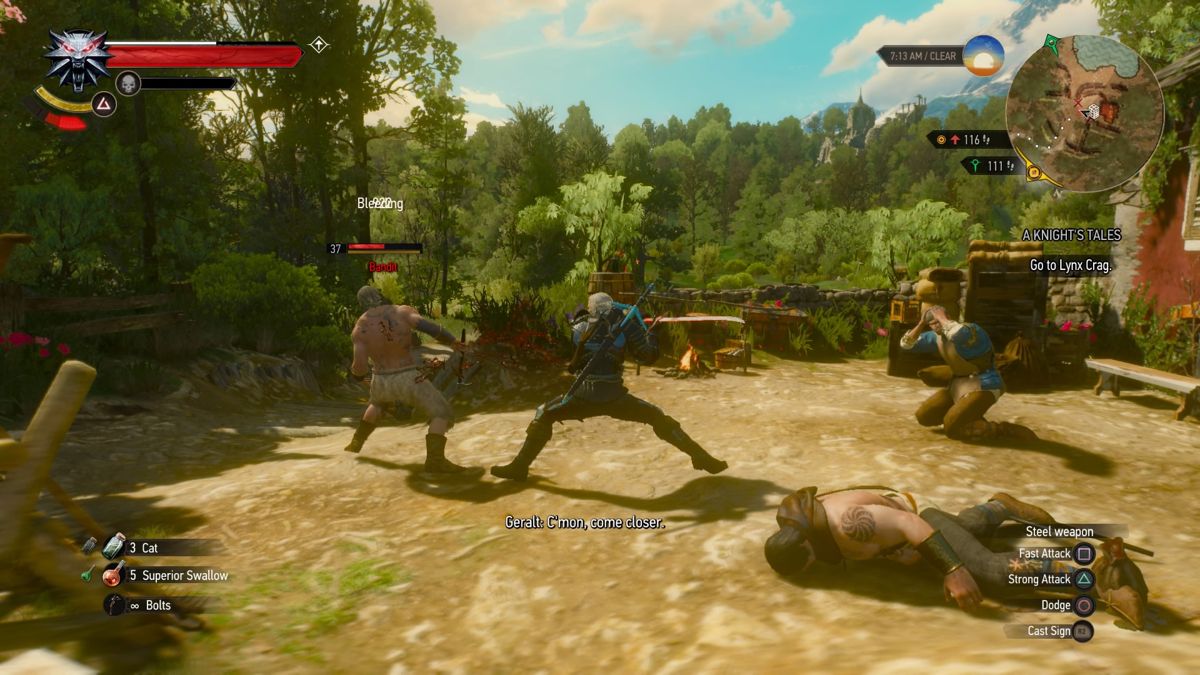
Task: Select the Bolts crossbow ammo slot
Action: click(x=115, y=604)
